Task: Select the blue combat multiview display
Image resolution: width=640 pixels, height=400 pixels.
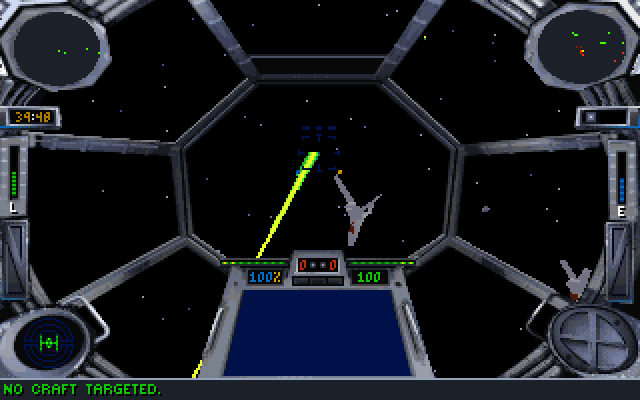Action: coord(319,331)
